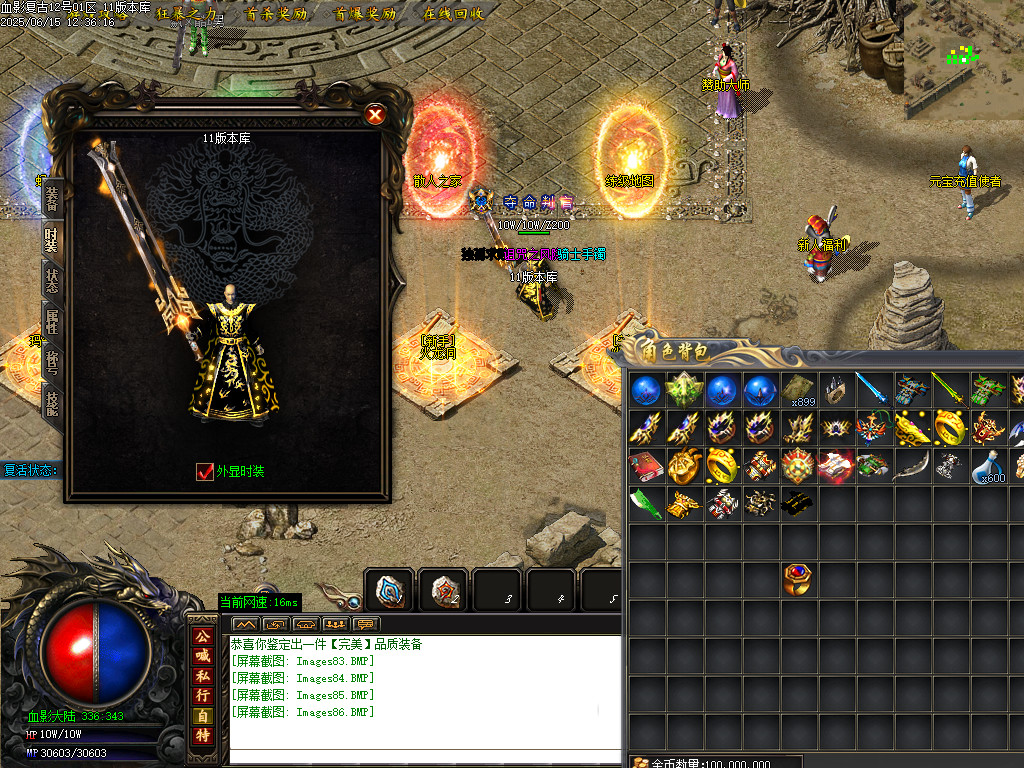Select the x600 blue potion stack
Viewport: 1024px width, 768px height.
(x=988, y=466)
